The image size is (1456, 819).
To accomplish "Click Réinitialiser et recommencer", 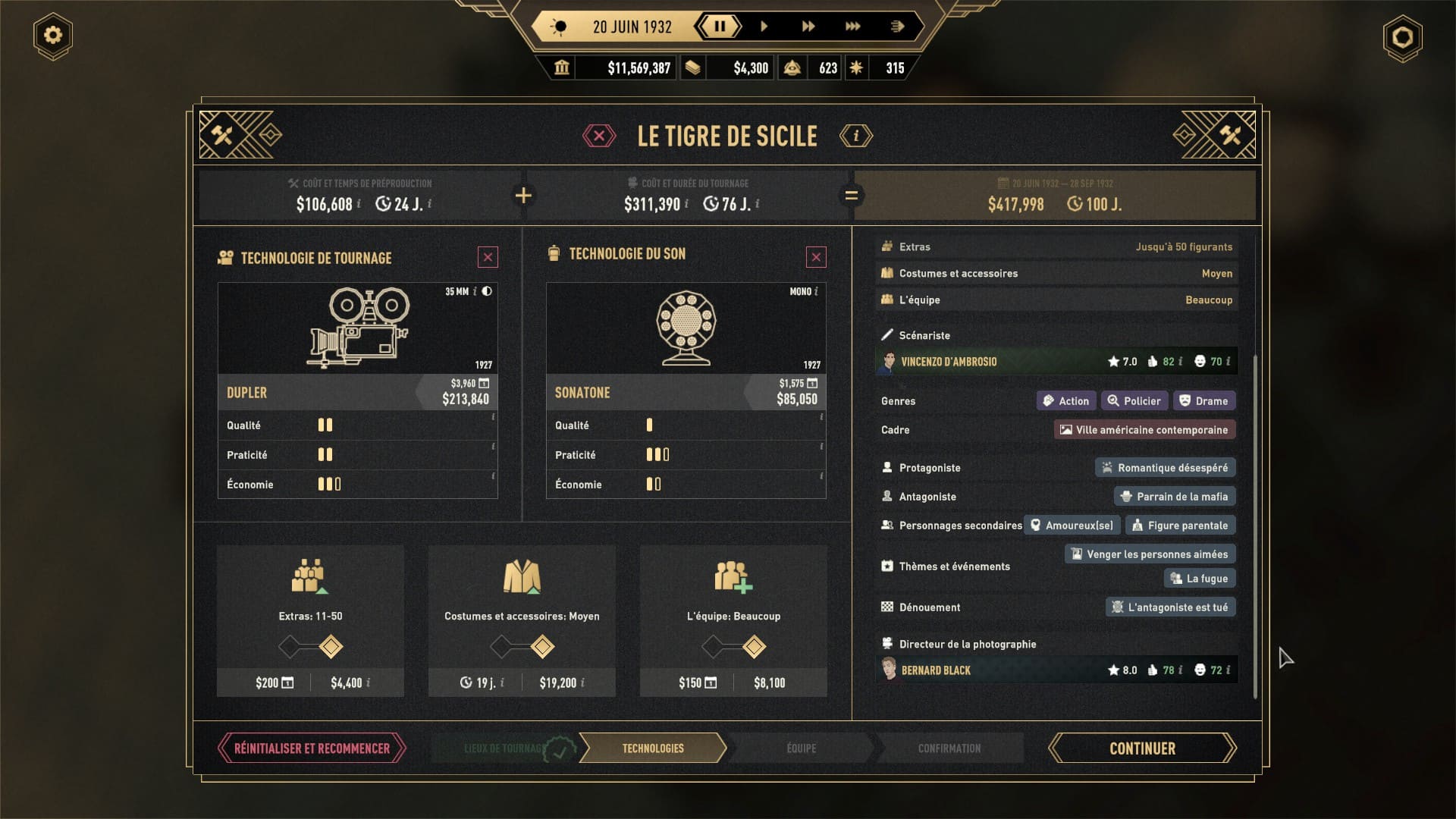I will coord(312,748).
